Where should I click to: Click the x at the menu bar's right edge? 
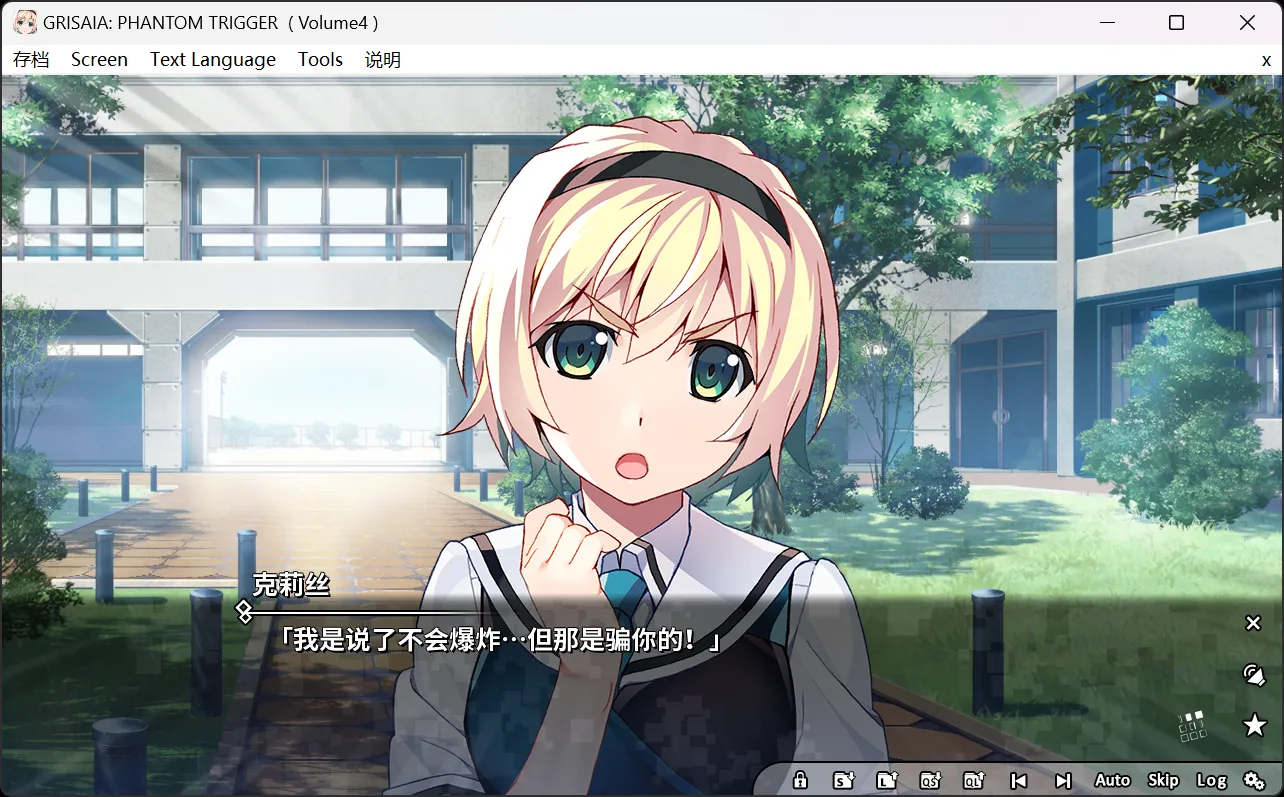[x=1266, y=60]
